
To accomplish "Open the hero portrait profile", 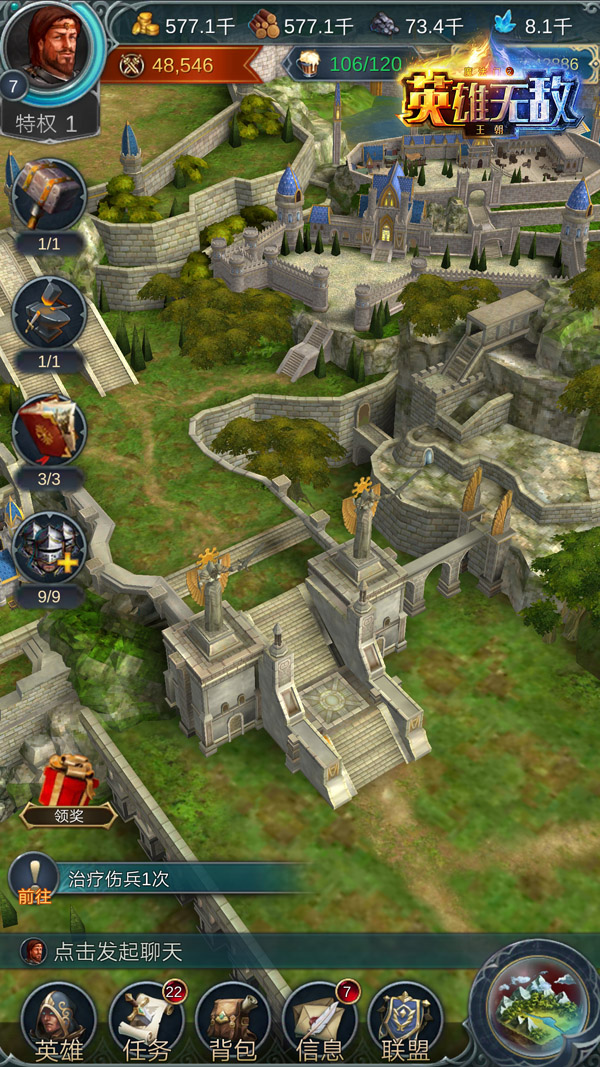I will pyautogui.click(x=54, y=50).
